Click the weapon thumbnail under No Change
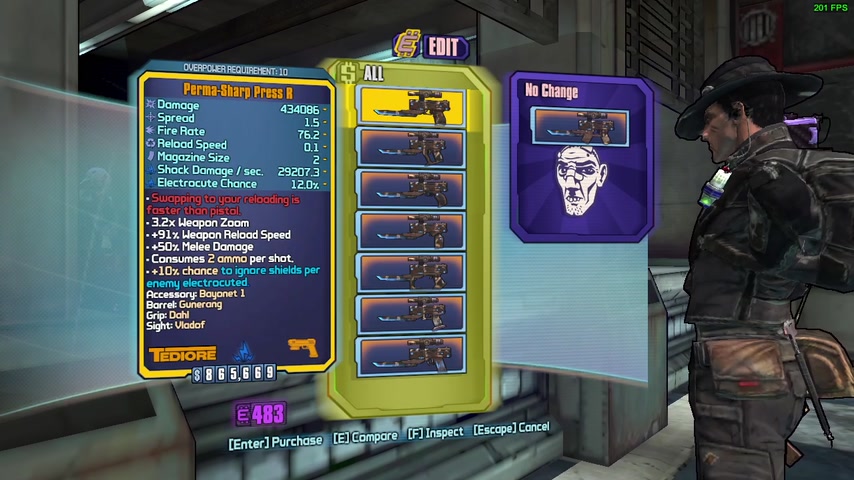 coord(580,126)
